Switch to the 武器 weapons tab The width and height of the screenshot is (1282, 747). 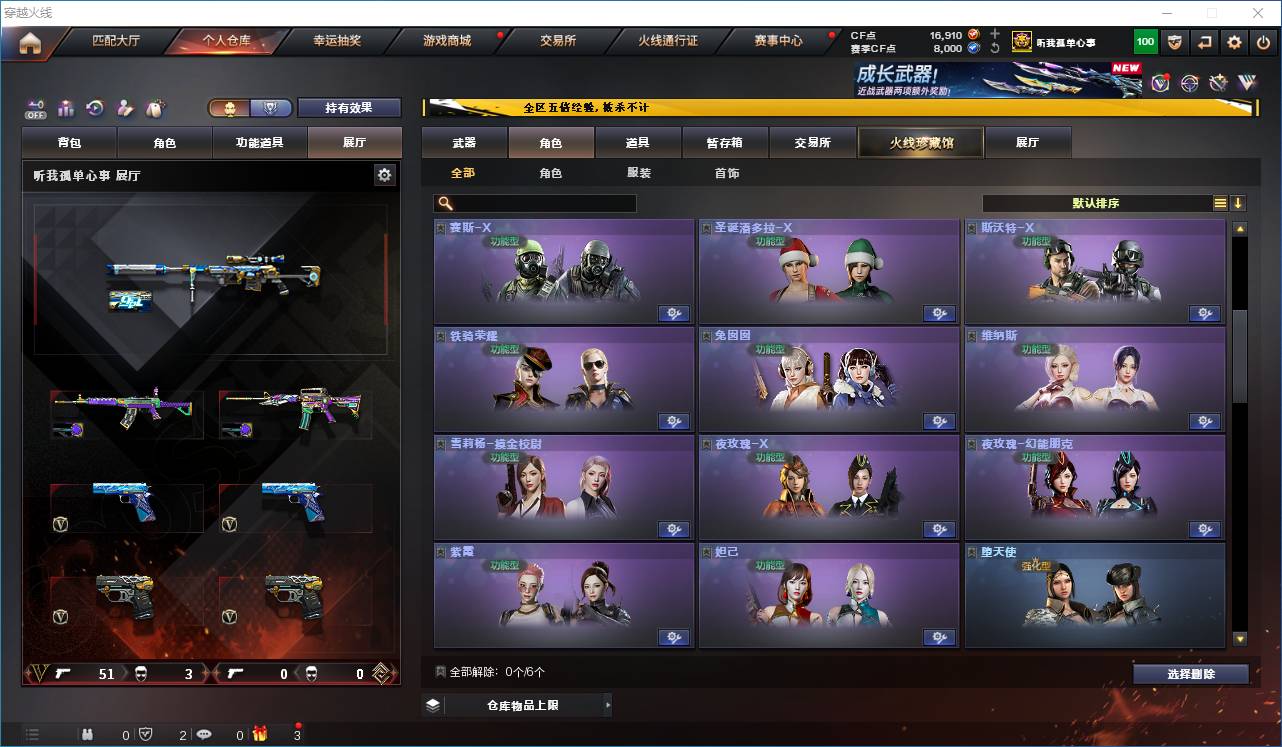click(x=464, y=143)
